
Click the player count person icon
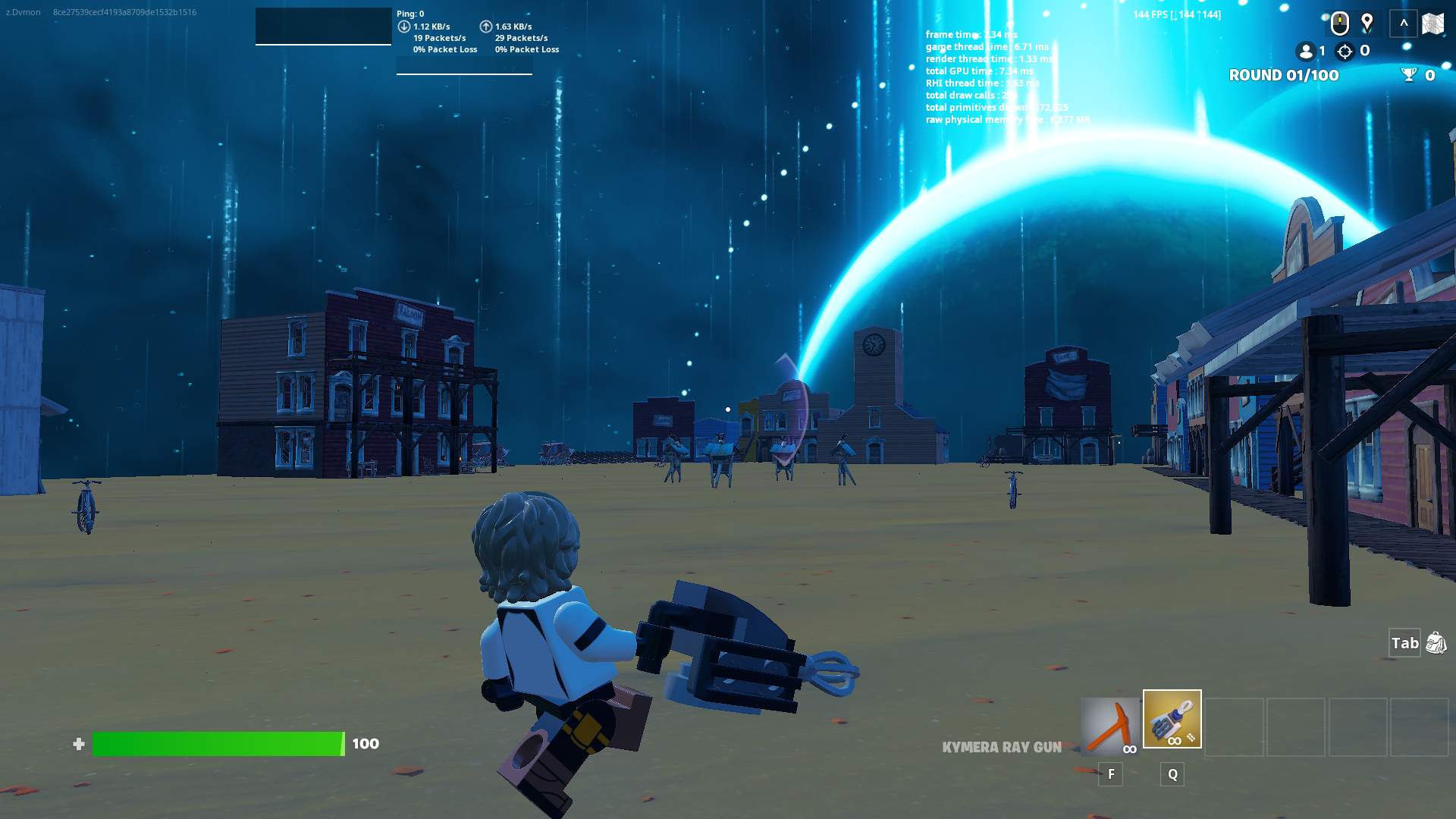[1306, 52]
